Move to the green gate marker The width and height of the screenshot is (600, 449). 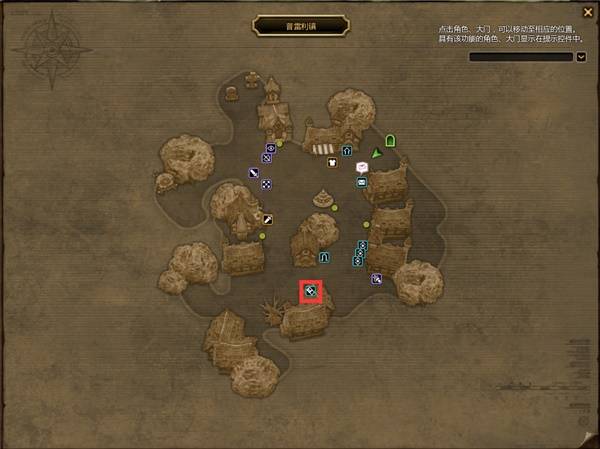coord(390,141)
